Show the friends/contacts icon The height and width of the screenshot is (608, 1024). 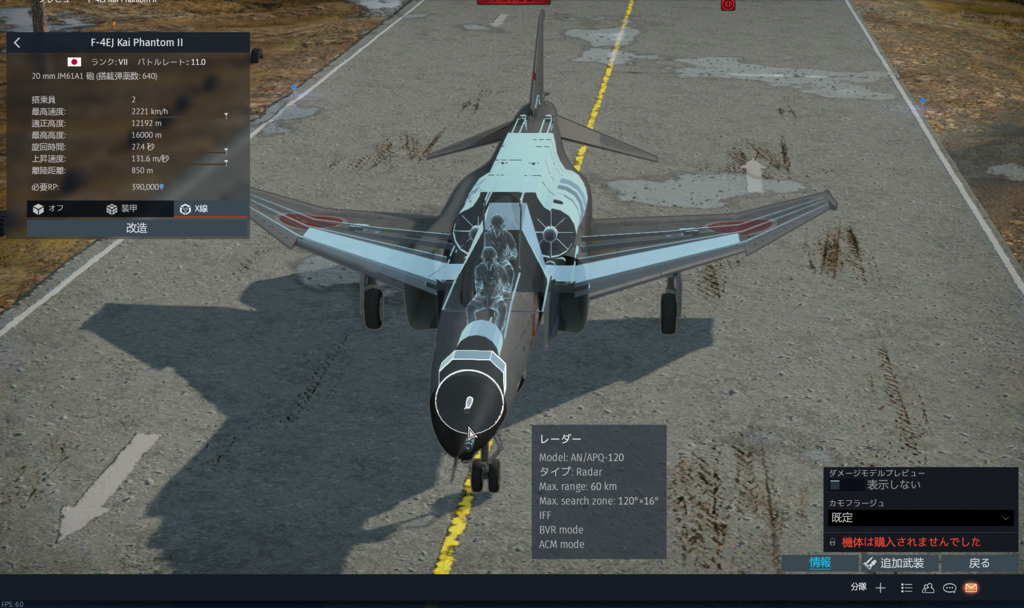(x=928, y=588)
